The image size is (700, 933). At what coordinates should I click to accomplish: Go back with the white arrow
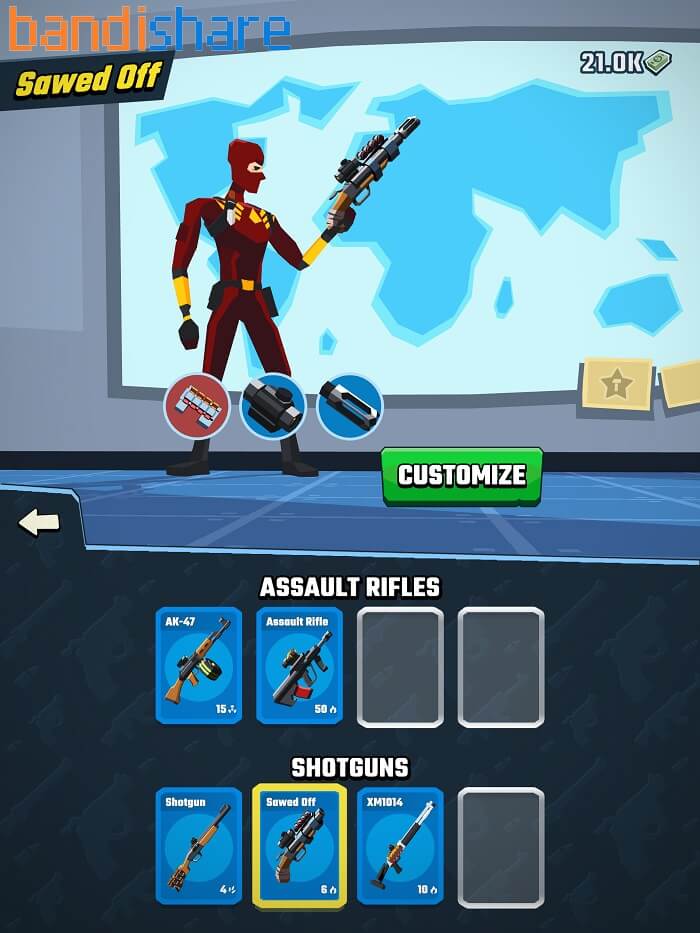click(x=39, y=522)
